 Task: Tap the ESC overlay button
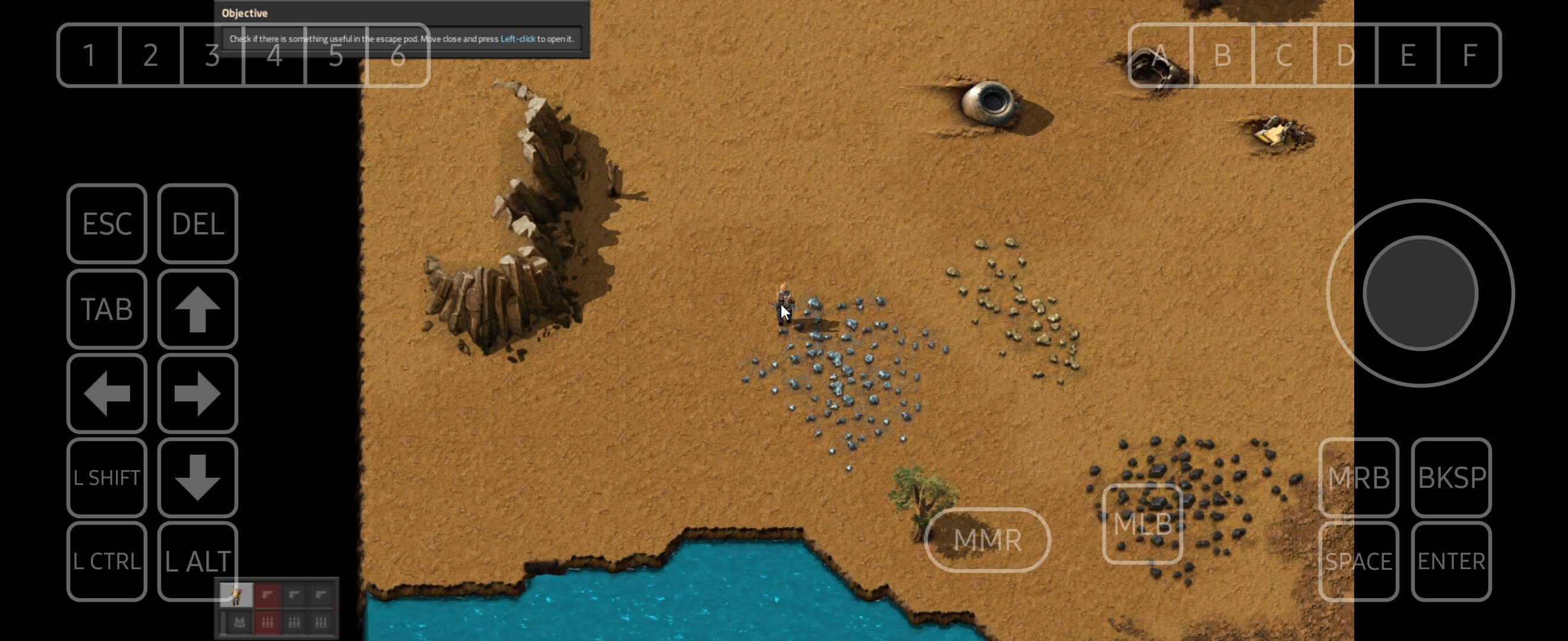[106, 224]
